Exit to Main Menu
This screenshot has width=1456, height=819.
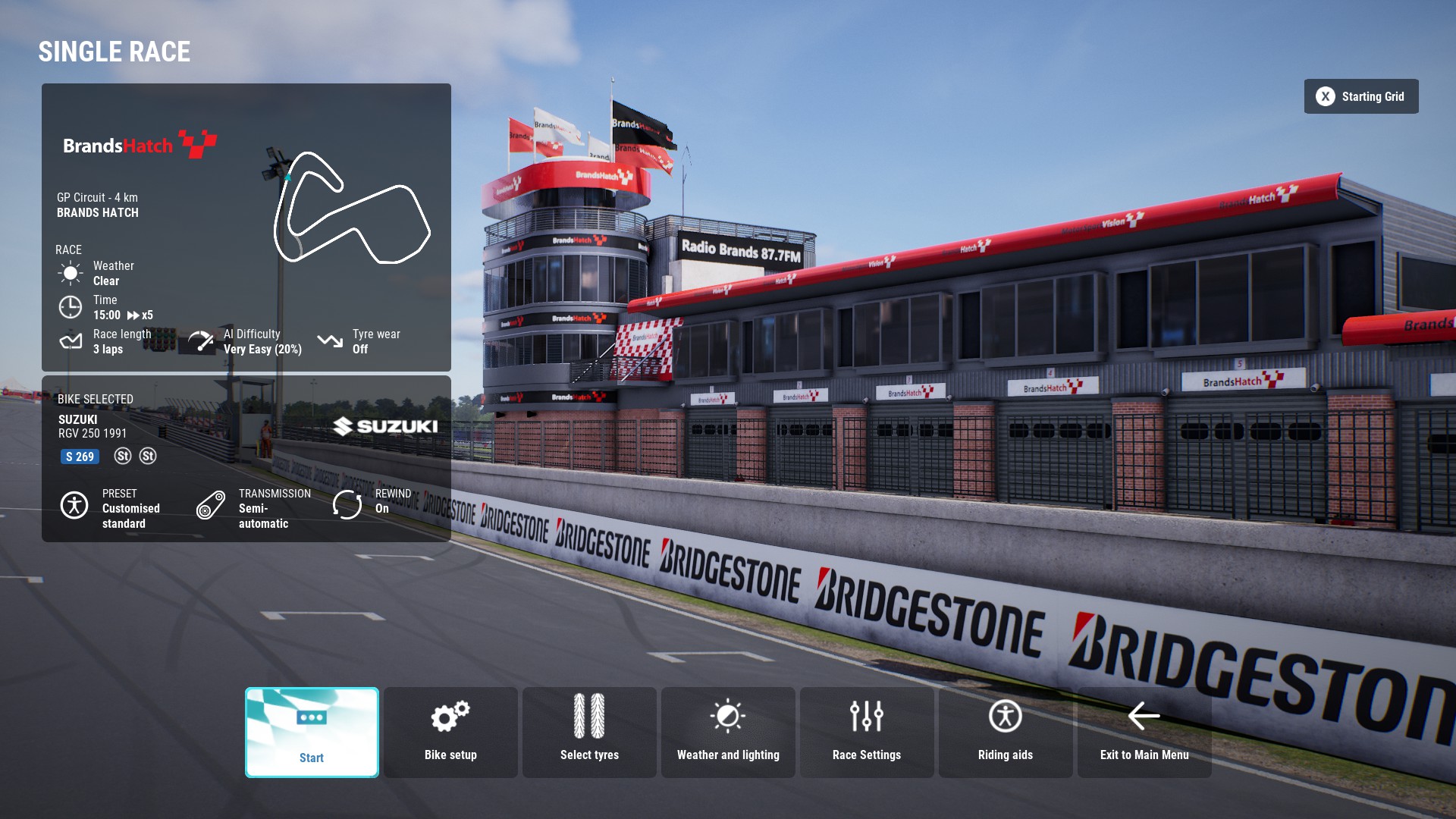(x=1144, y=732)
